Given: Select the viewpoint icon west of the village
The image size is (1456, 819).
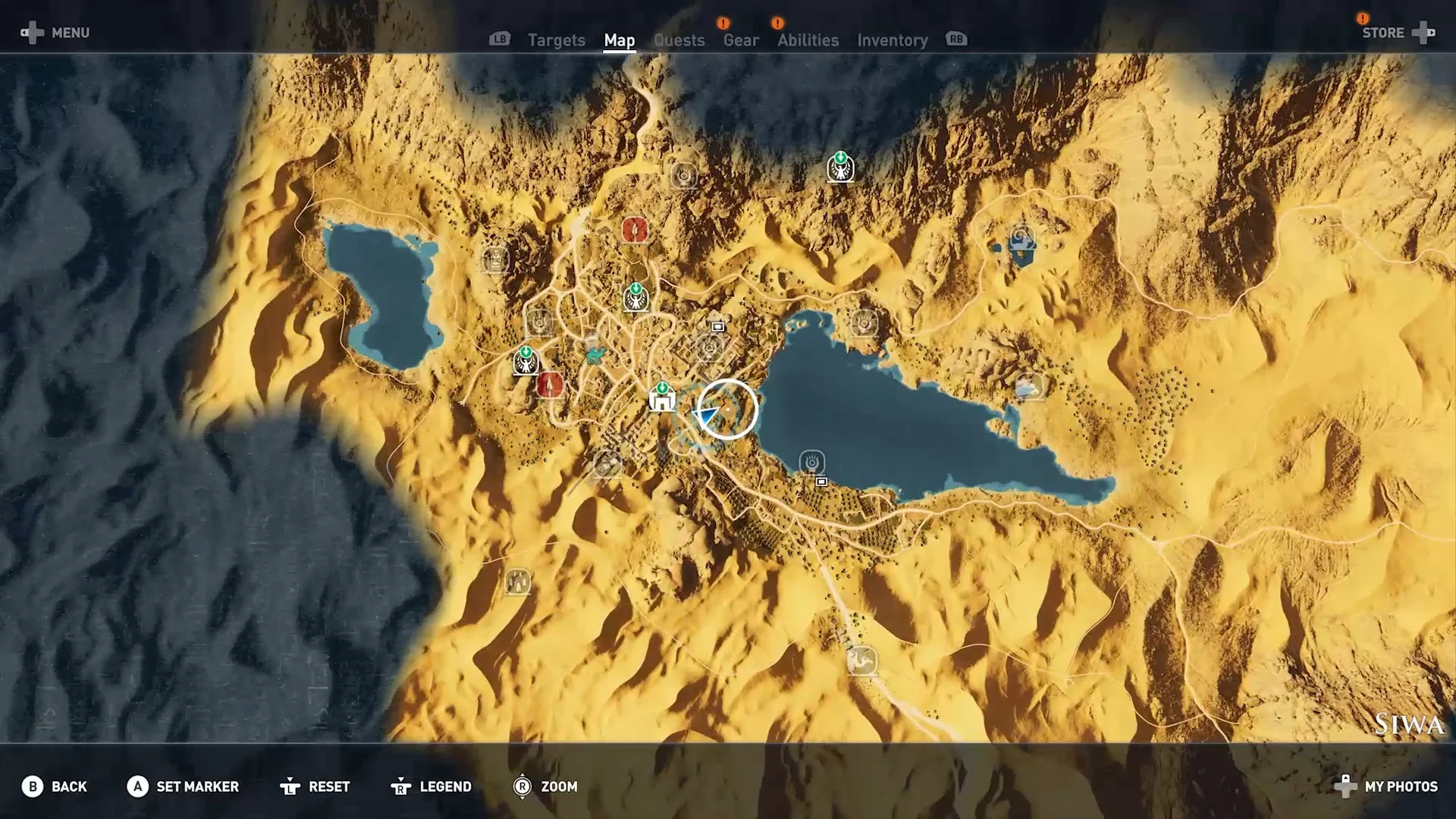Looking at the screenshot, I should click(526, 362).
